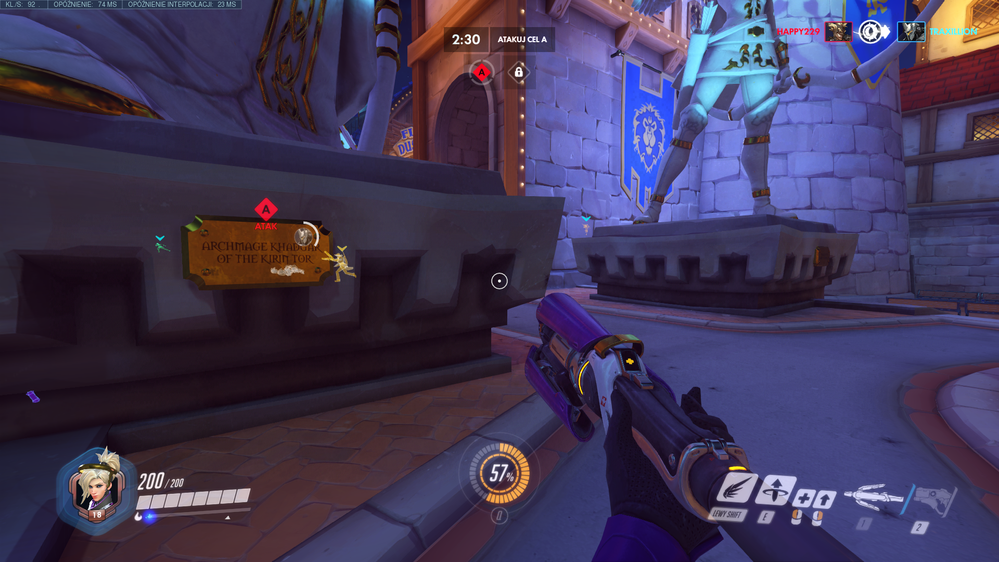This screenshot has height=562, width=999.
Task: Click the red ATAK objective waypoint marker
Action: pos(265,211)
